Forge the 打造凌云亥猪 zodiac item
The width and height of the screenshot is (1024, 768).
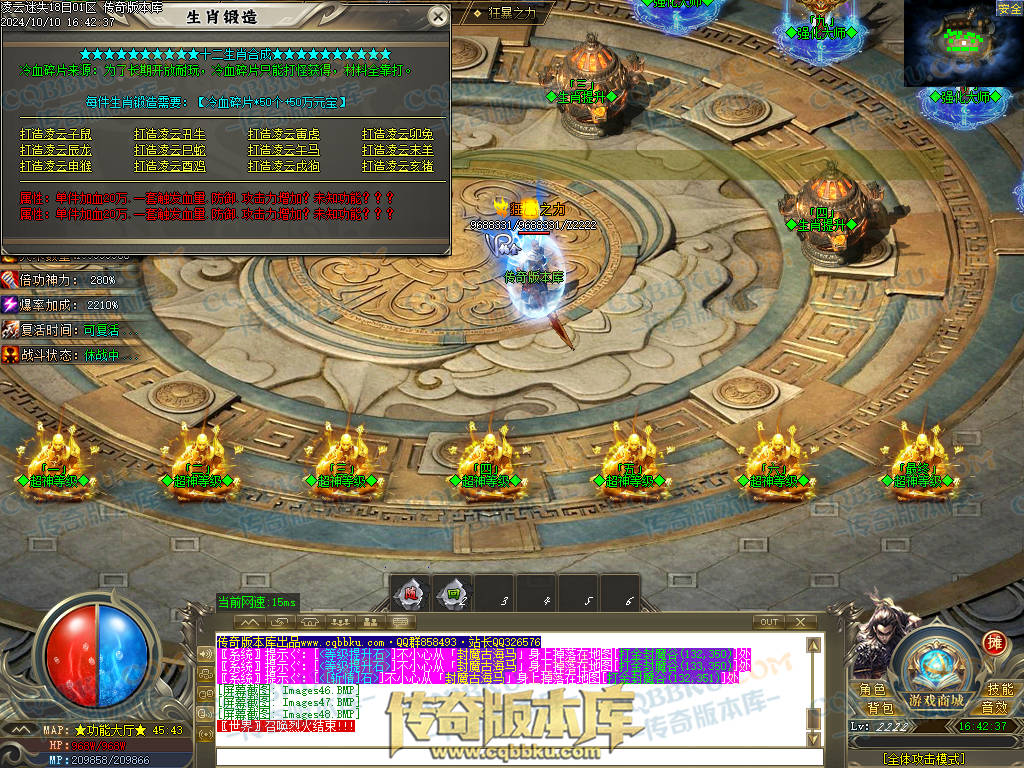[x=398, y=166]
